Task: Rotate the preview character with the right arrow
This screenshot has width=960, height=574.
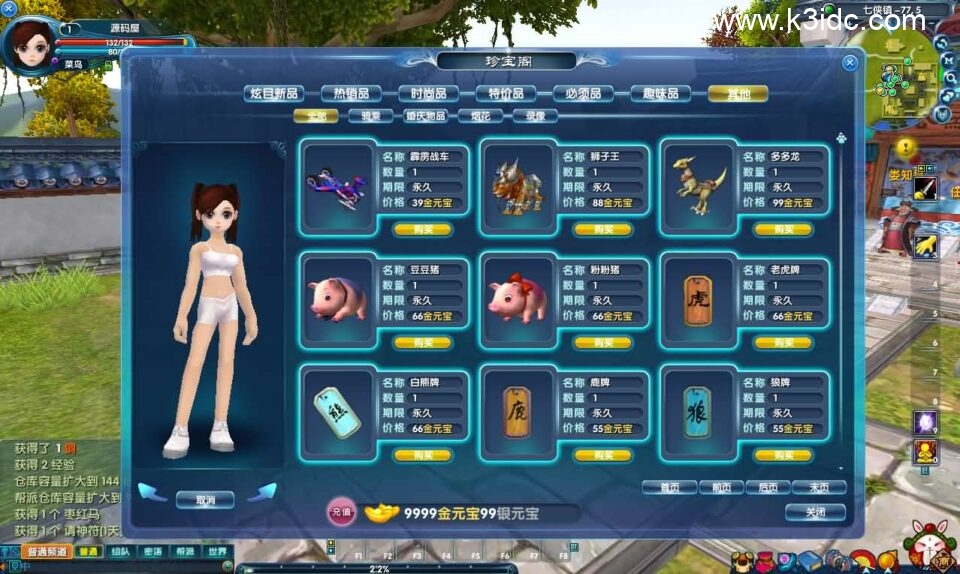Action: pyautogui.click(x=262, y=492)
